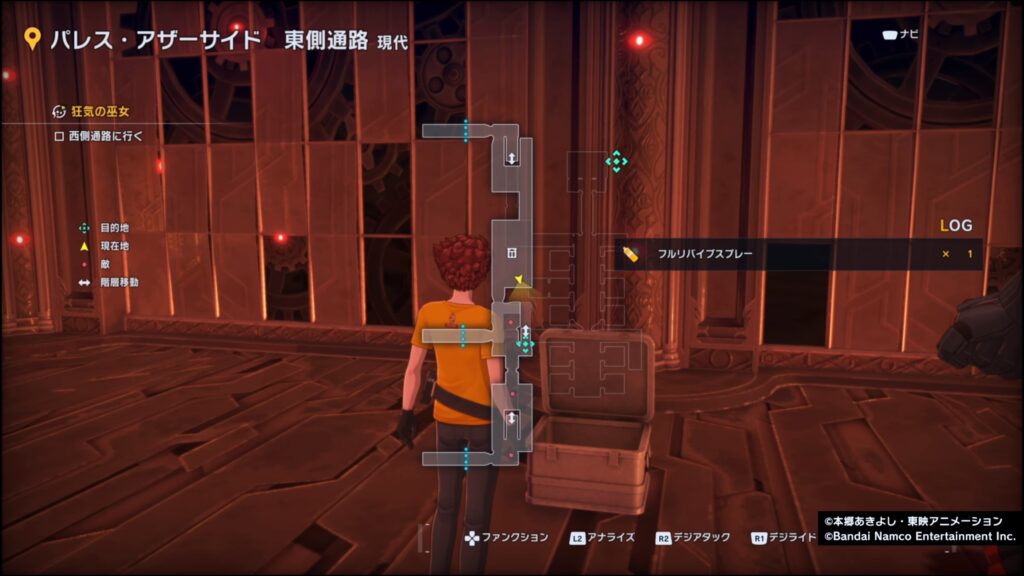Click the cyan destination marker outside the corridor
This screenshot has width=1024, height=576.
click(616, 161)
